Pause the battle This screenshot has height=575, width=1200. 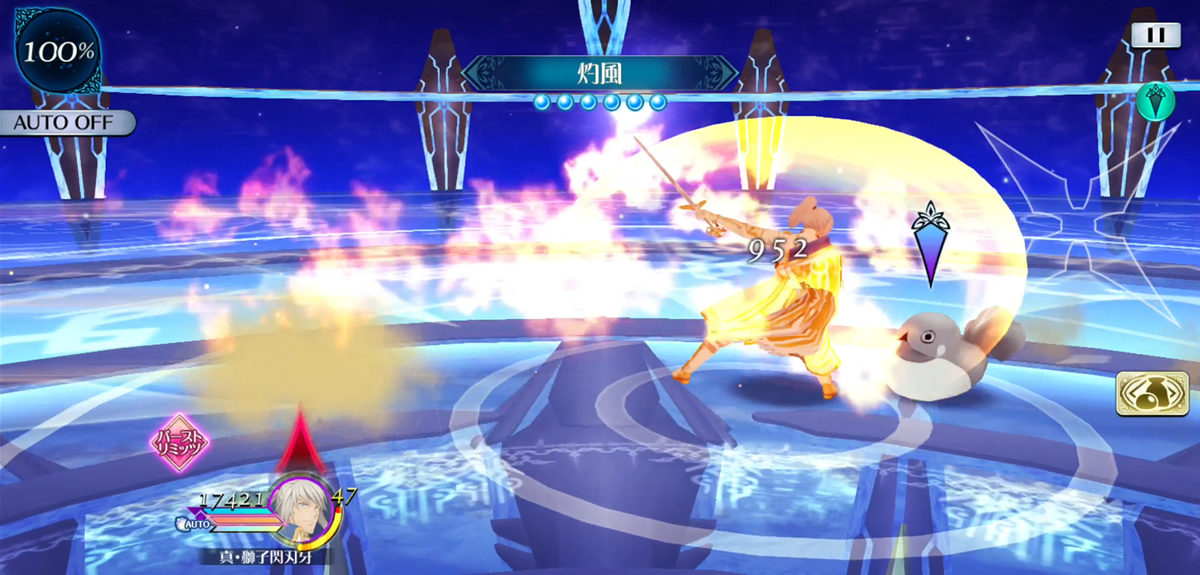(x=1155, y=34)
